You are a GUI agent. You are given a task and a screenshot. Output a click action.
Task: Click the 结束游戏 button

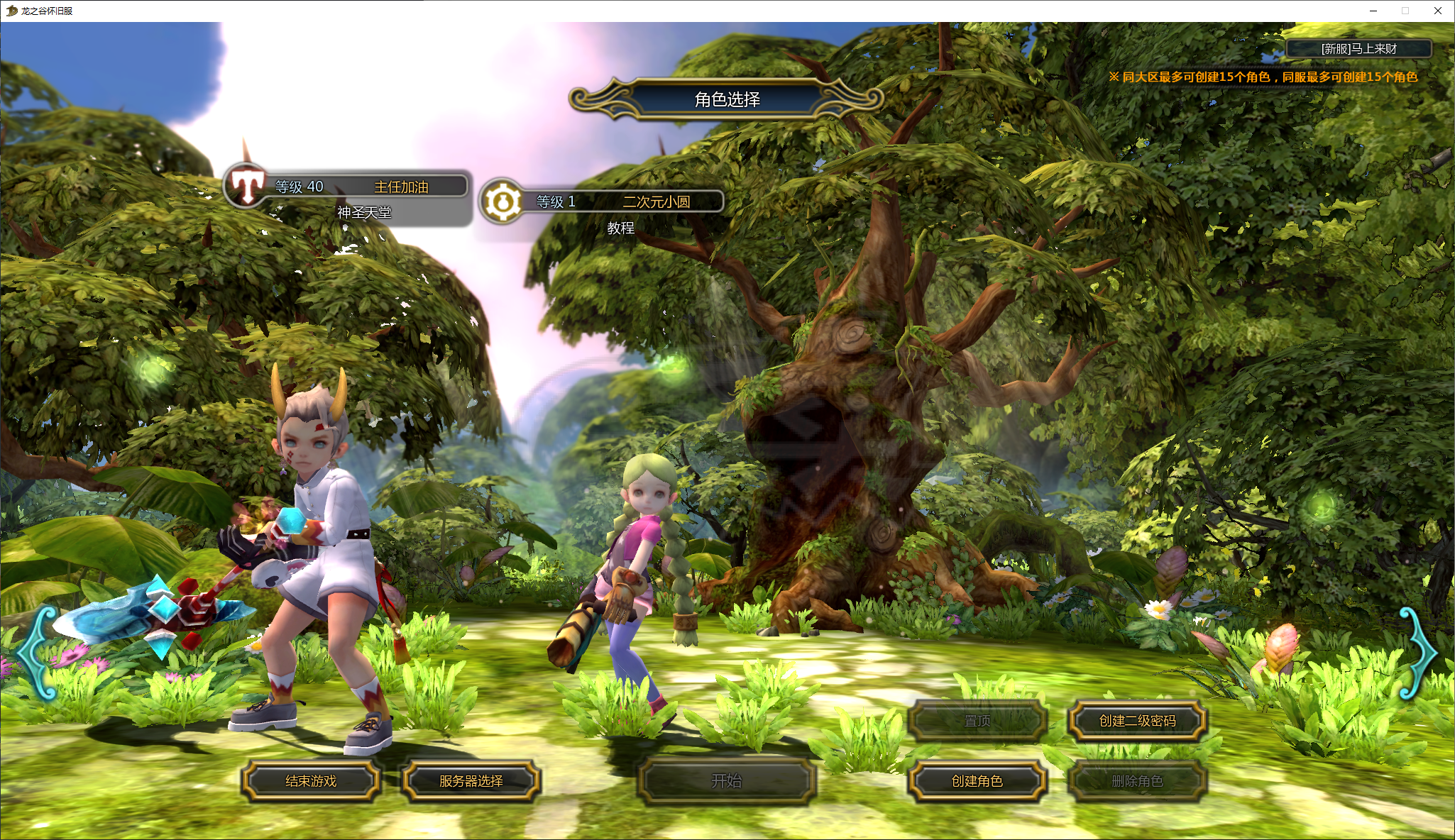click(311, 781)
